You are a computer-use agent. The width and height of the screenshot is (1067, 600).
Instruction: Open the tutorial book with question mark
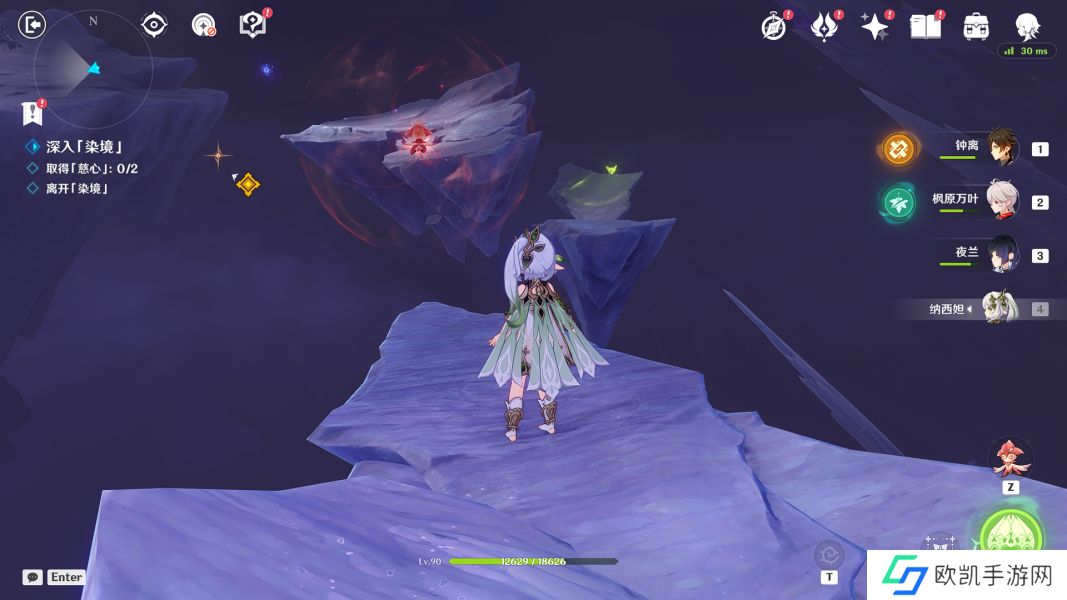pyautogui.click(x=253, y=24)
